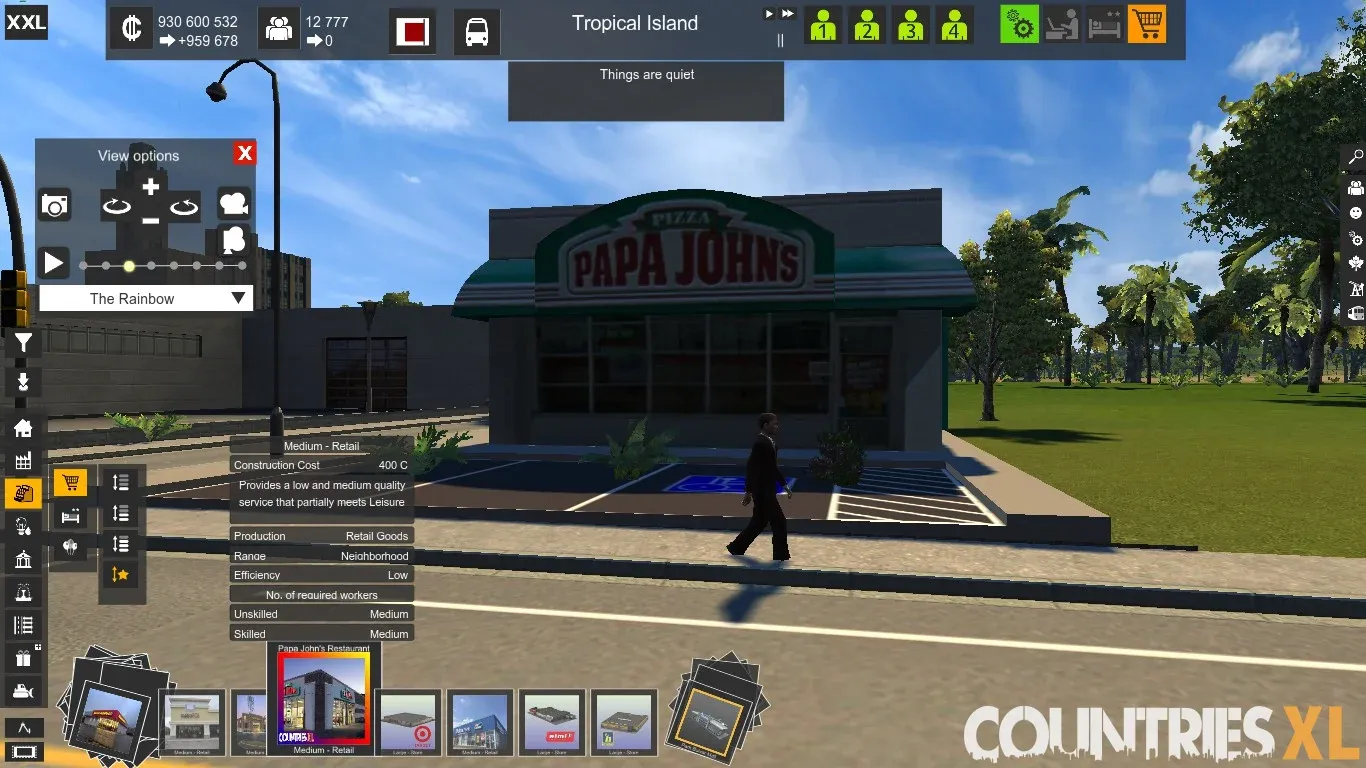Open the house residential build category
1366x768 pixels.
click(x=23, y=428)
